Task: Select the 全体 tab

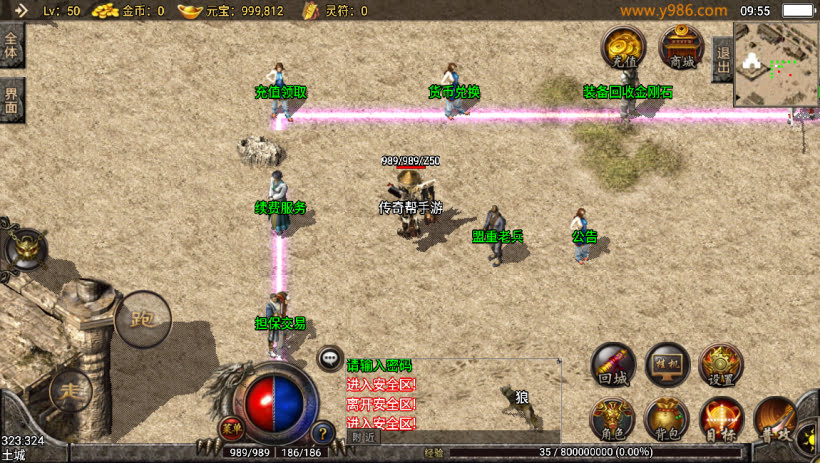Action: coord(12,46)
